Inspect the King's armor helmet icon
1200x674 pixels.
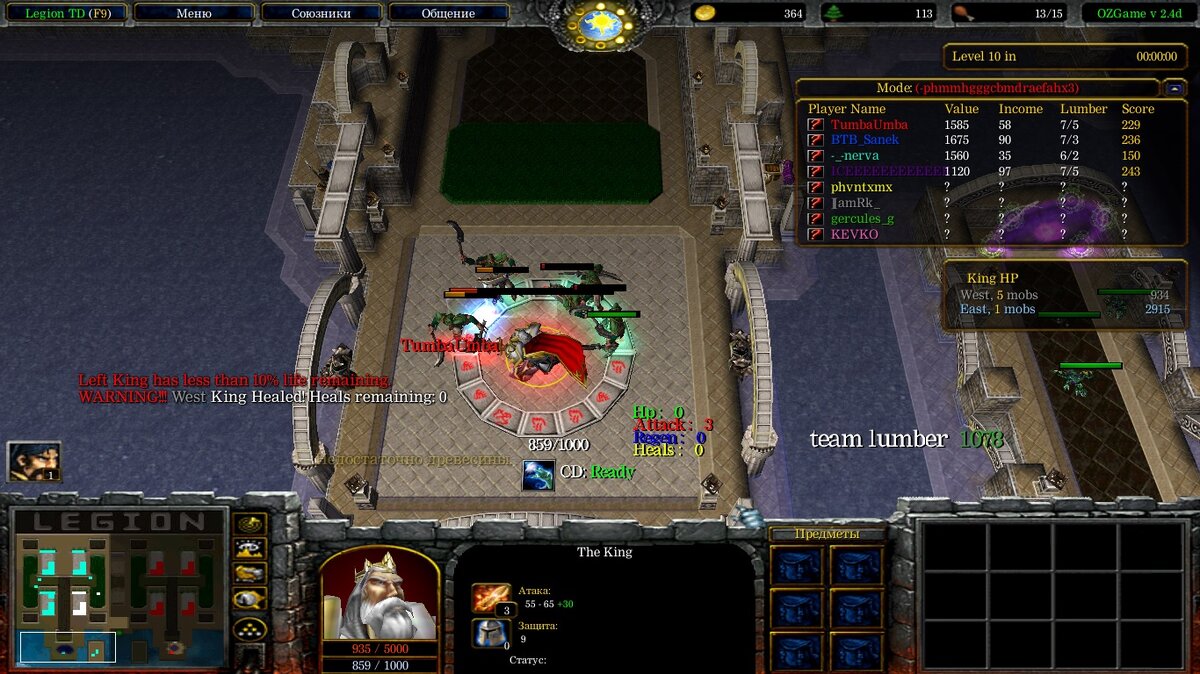[x=491, y=633]
